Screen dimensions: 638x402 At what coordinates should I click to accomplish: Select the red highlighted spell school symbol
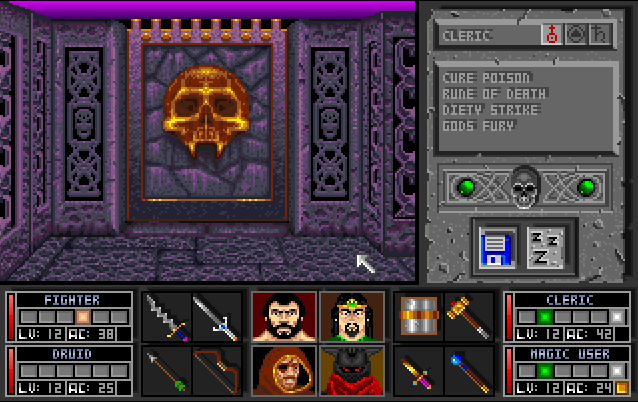(x=550, y=35)
